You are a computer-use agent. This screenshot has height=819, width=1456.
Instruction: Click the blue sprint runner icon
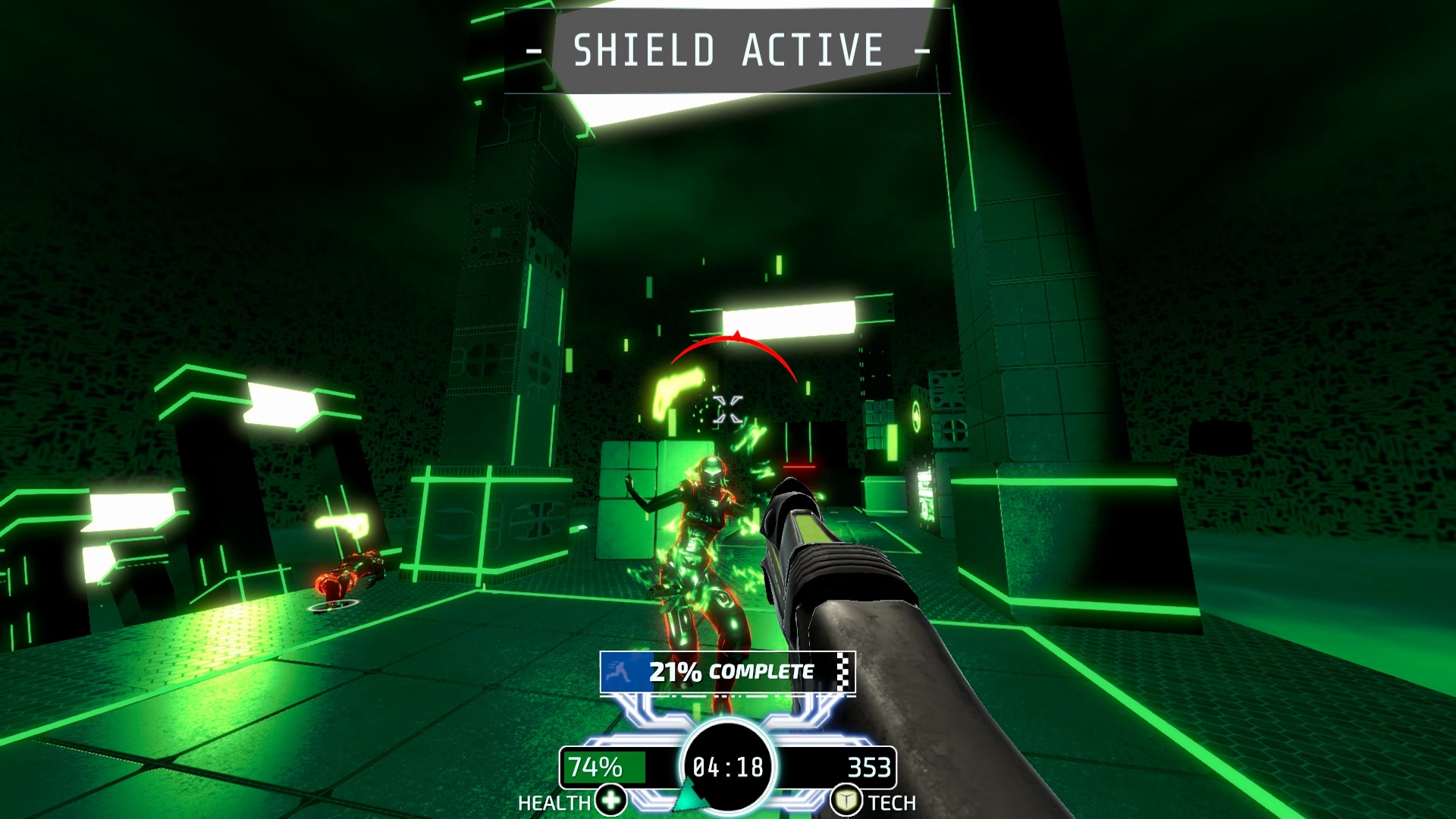point(618,671)
